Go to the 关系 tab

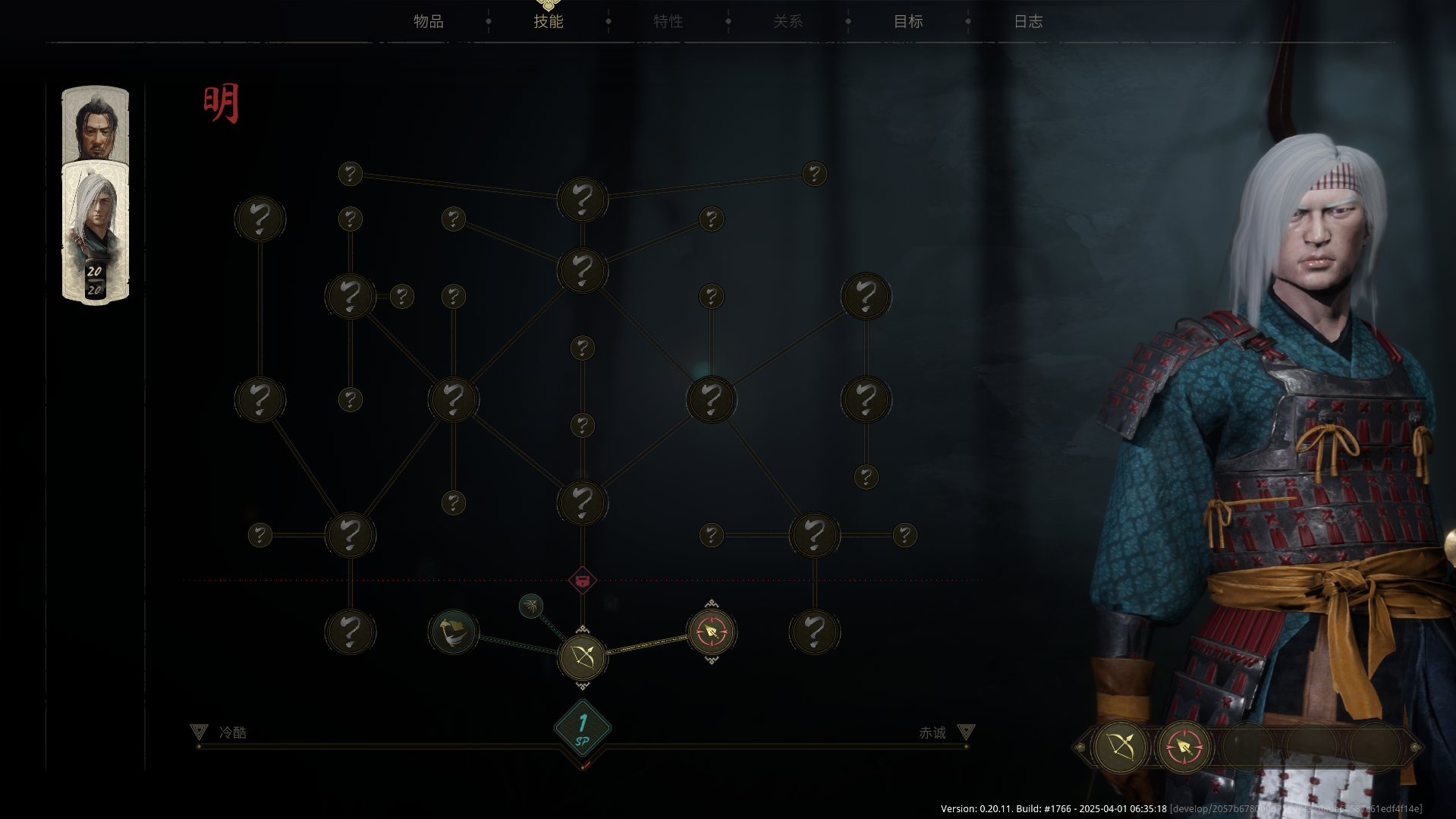pos(788,21)
